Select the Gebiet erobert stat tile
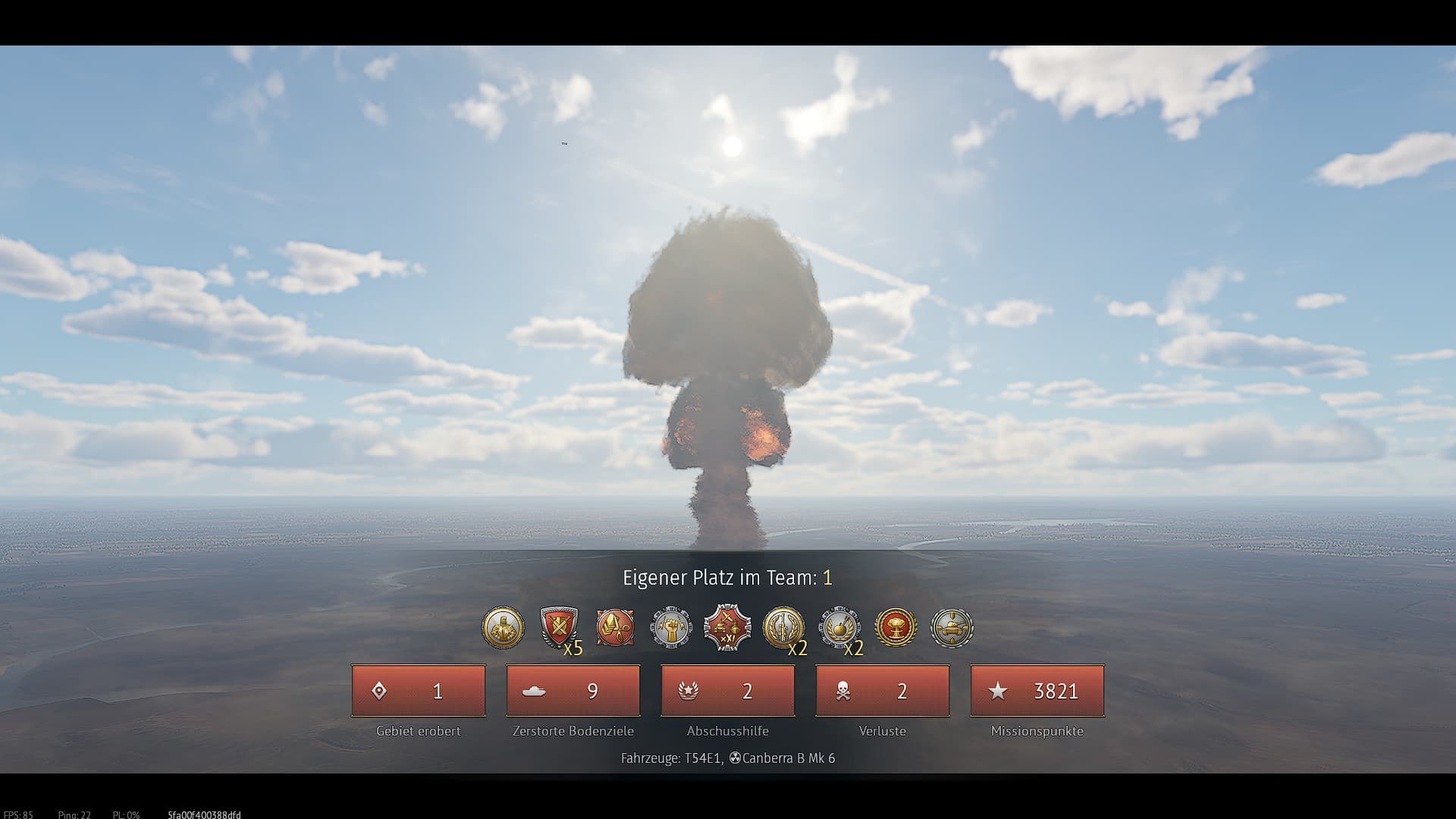The width and height of the screenshot is (1456, 819). click(x=419, y=691)
